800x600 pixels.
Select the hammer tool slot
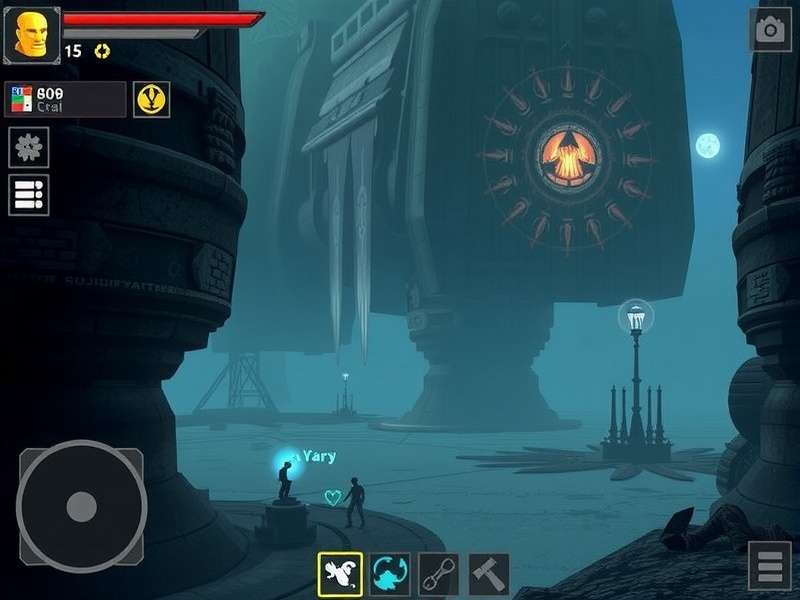(x=489, y=574)
